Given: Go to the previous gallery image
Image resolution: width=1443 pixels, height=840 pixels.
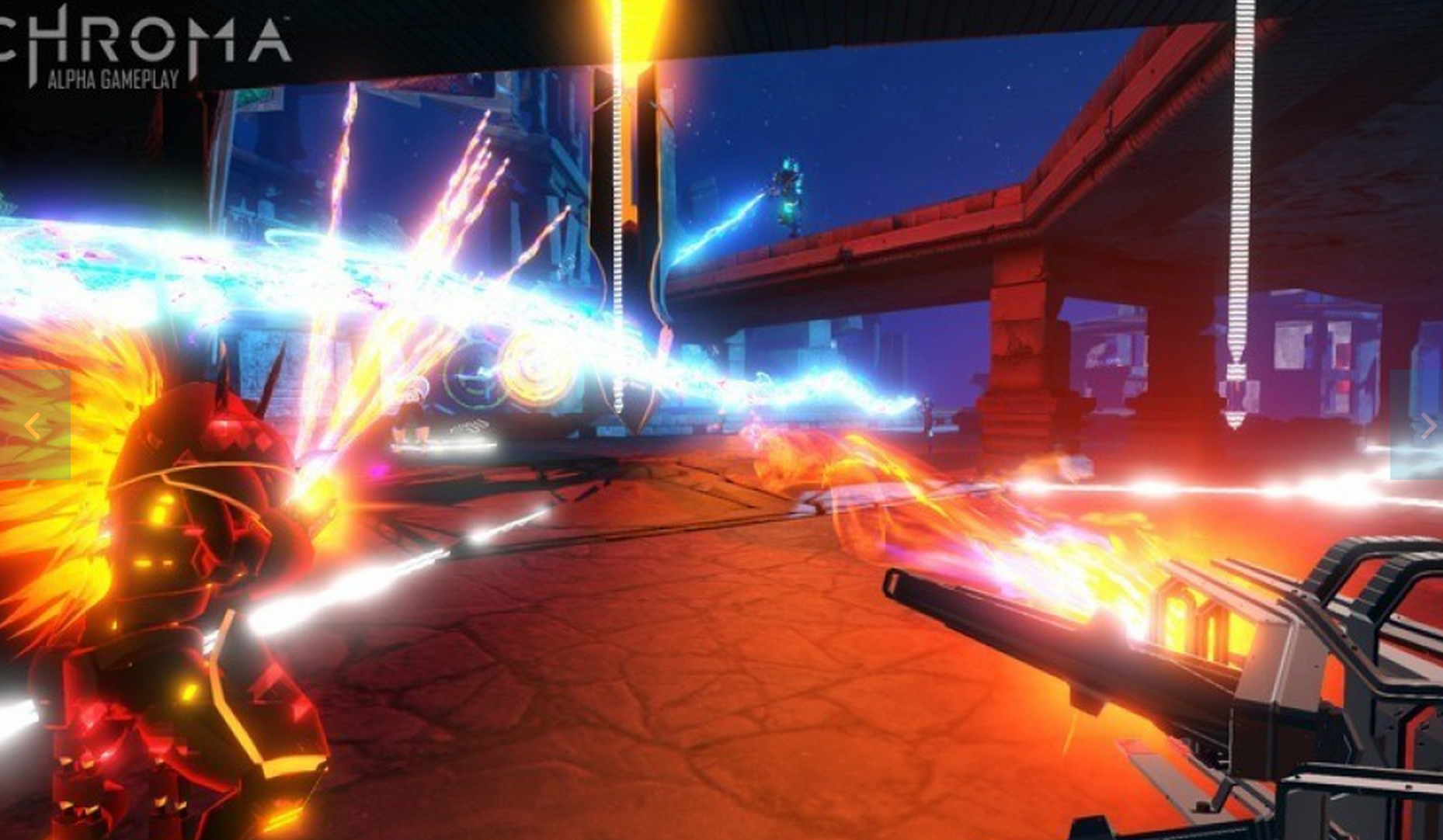Looking at the screenshot, I should click(33, 425).
